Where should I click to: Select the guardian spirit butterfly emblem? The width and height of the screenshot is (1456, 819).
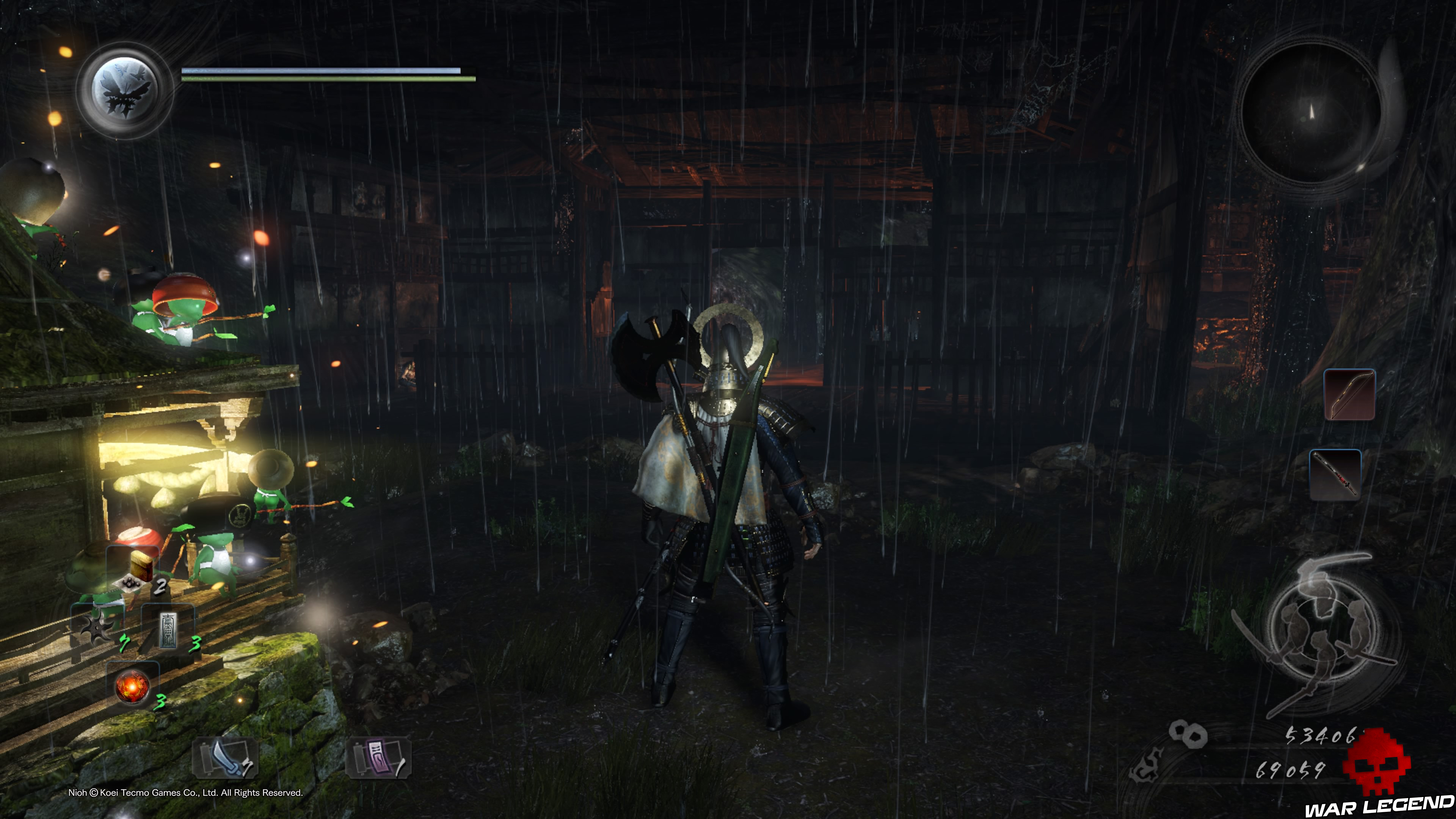point(124,91)
